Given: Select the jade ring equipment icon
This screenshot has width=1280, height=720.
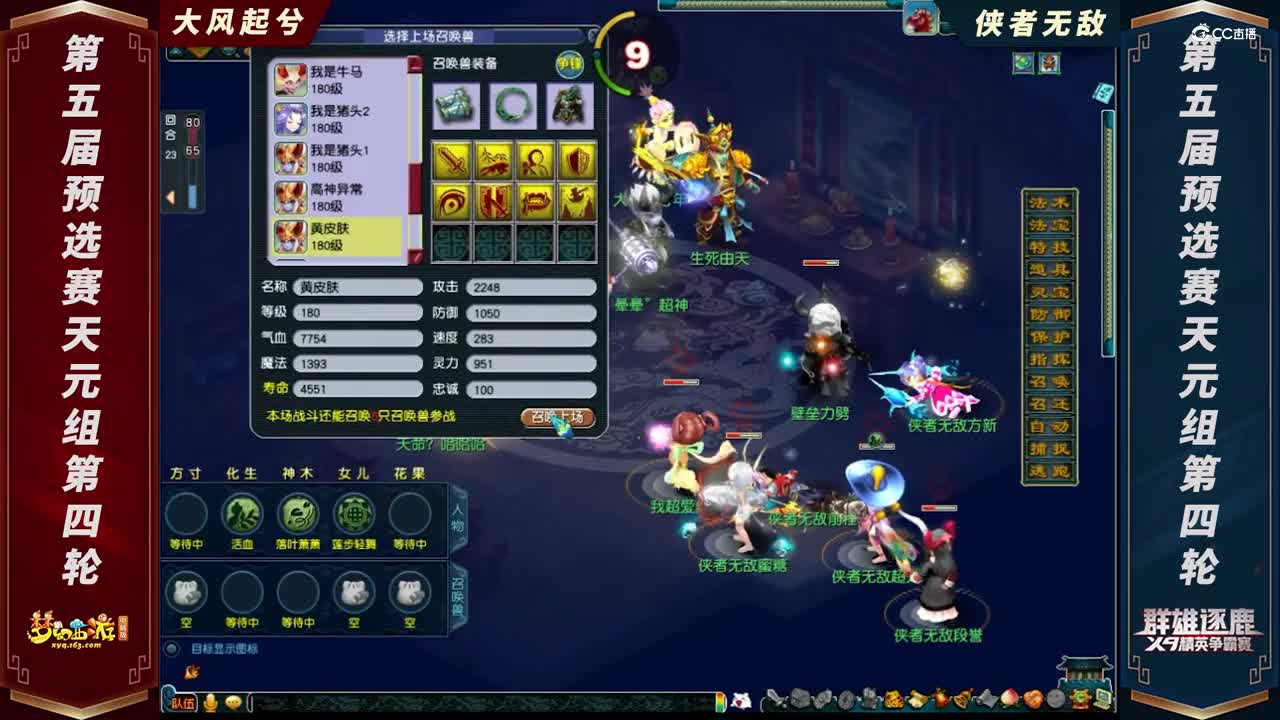Looking at the screenshot, I should [514, 106].
